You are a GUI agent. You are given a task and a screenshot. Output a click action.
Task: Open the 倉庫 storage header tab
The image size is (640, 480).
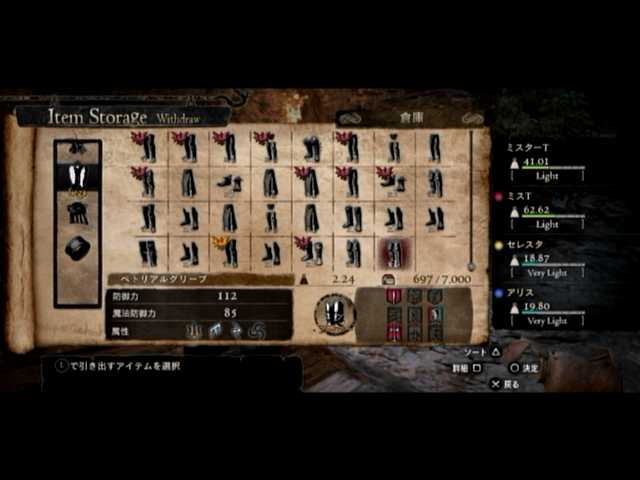pos(411,117)
